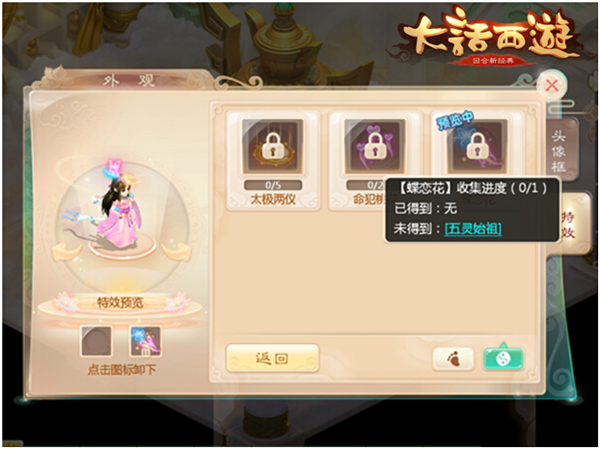The image size is (600, 449).
Task: Choose the footprint effects category button
Action: 452,359
